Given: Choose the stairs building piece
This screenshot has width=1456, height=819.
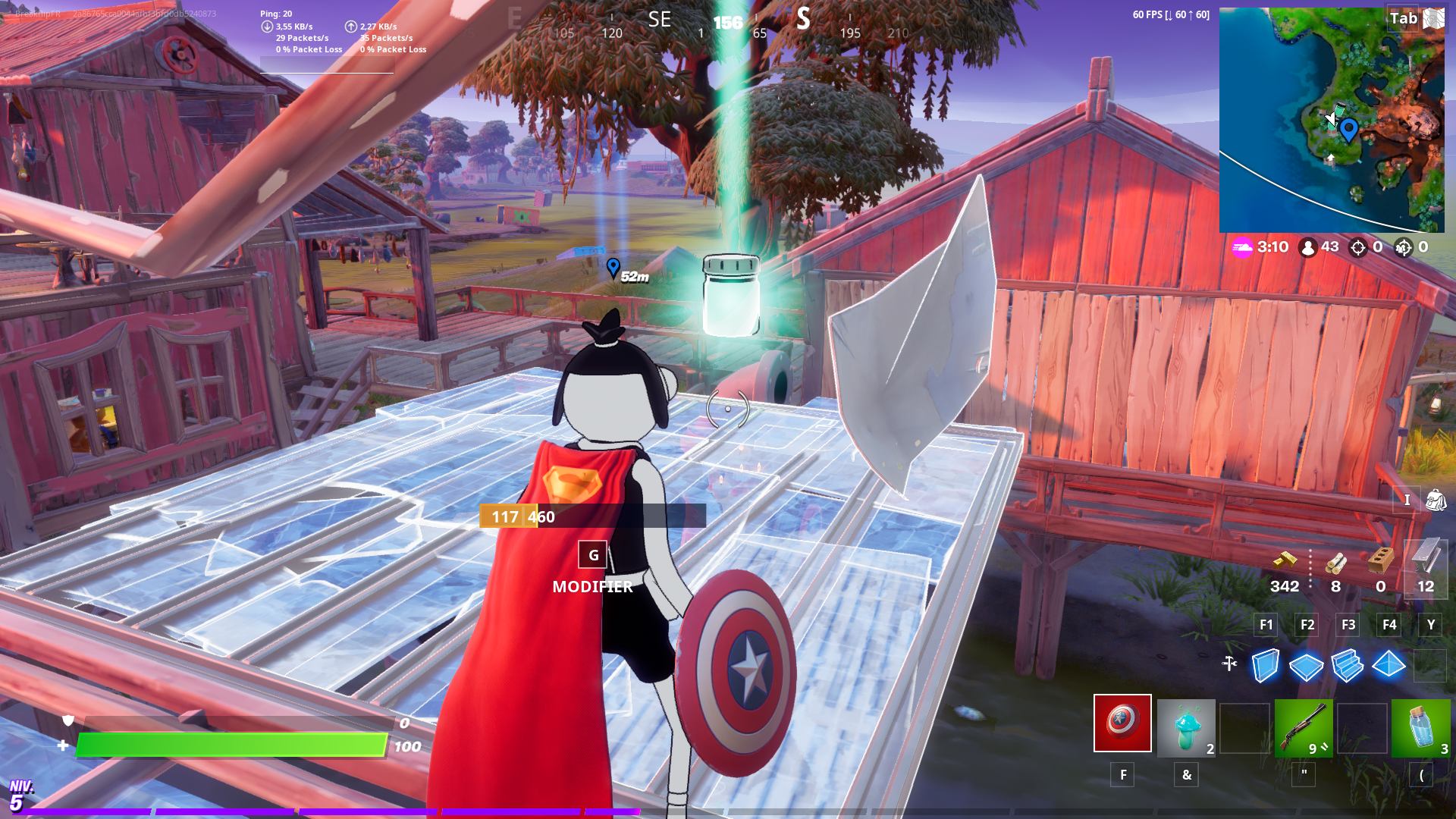Looking at the screenshot, I should (x=1347, y=666).
